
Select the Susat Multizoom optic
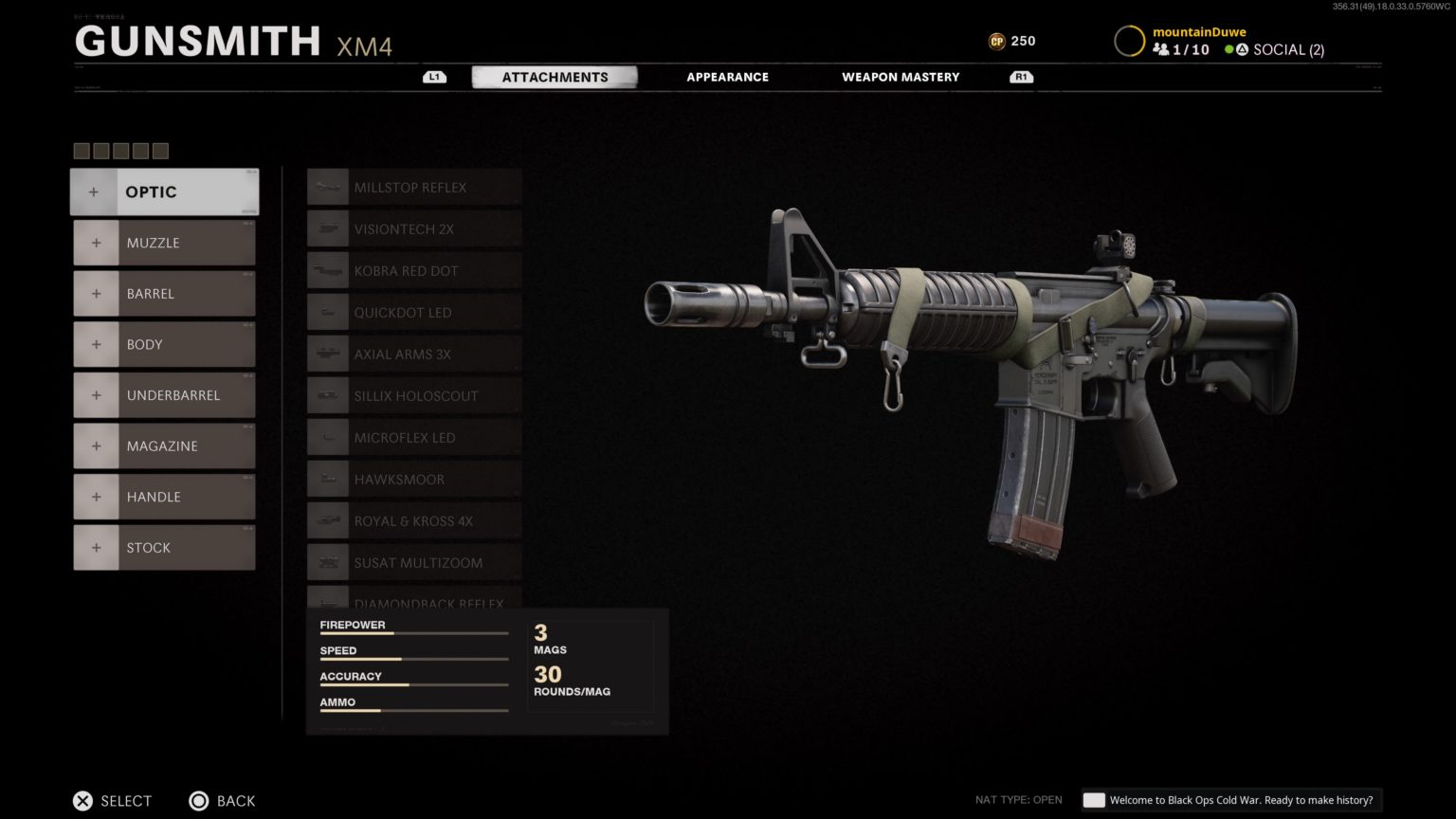point(327,562)
